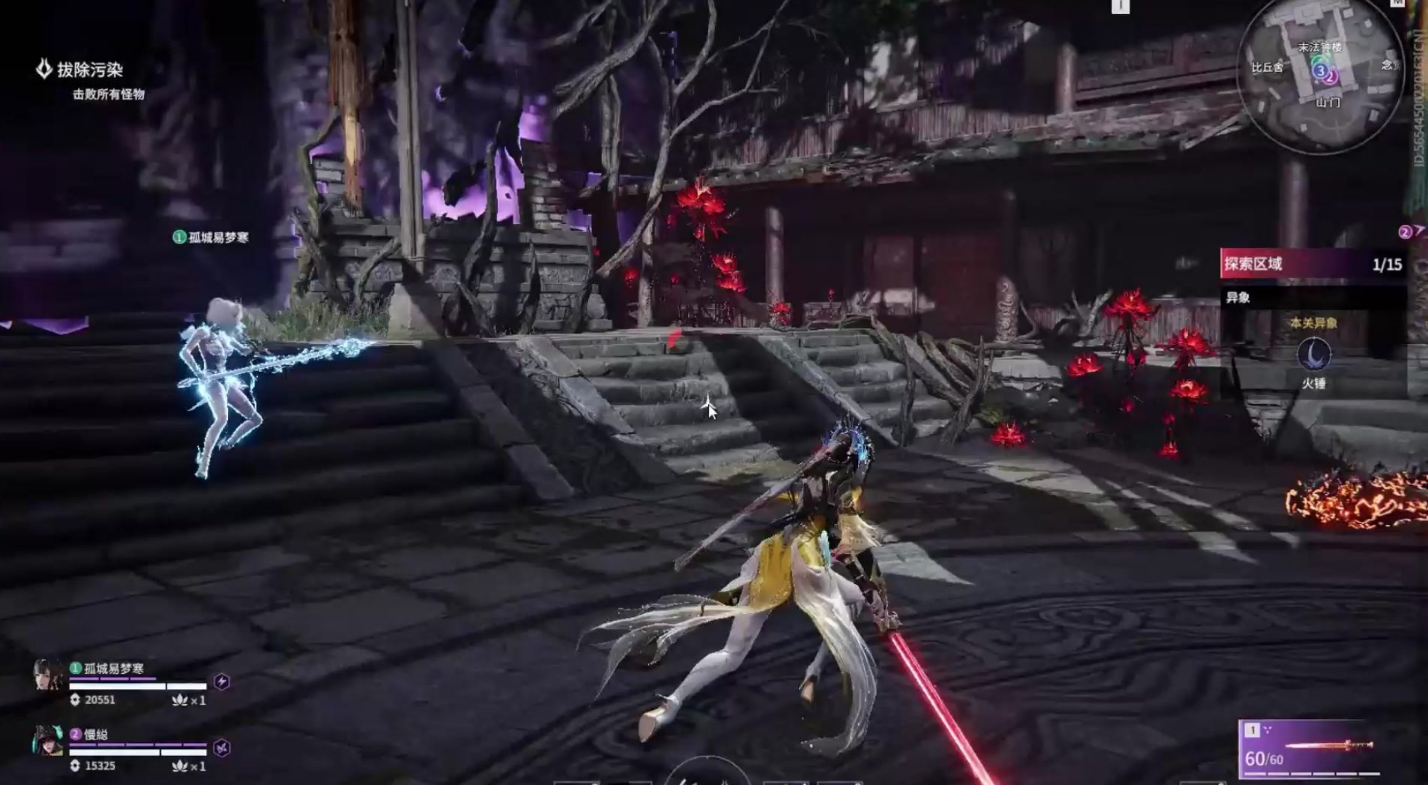Viewport: 1428px width, 785px height.
Task: Click teammate 孤城易梦寒's portrait
Action: 48,675
